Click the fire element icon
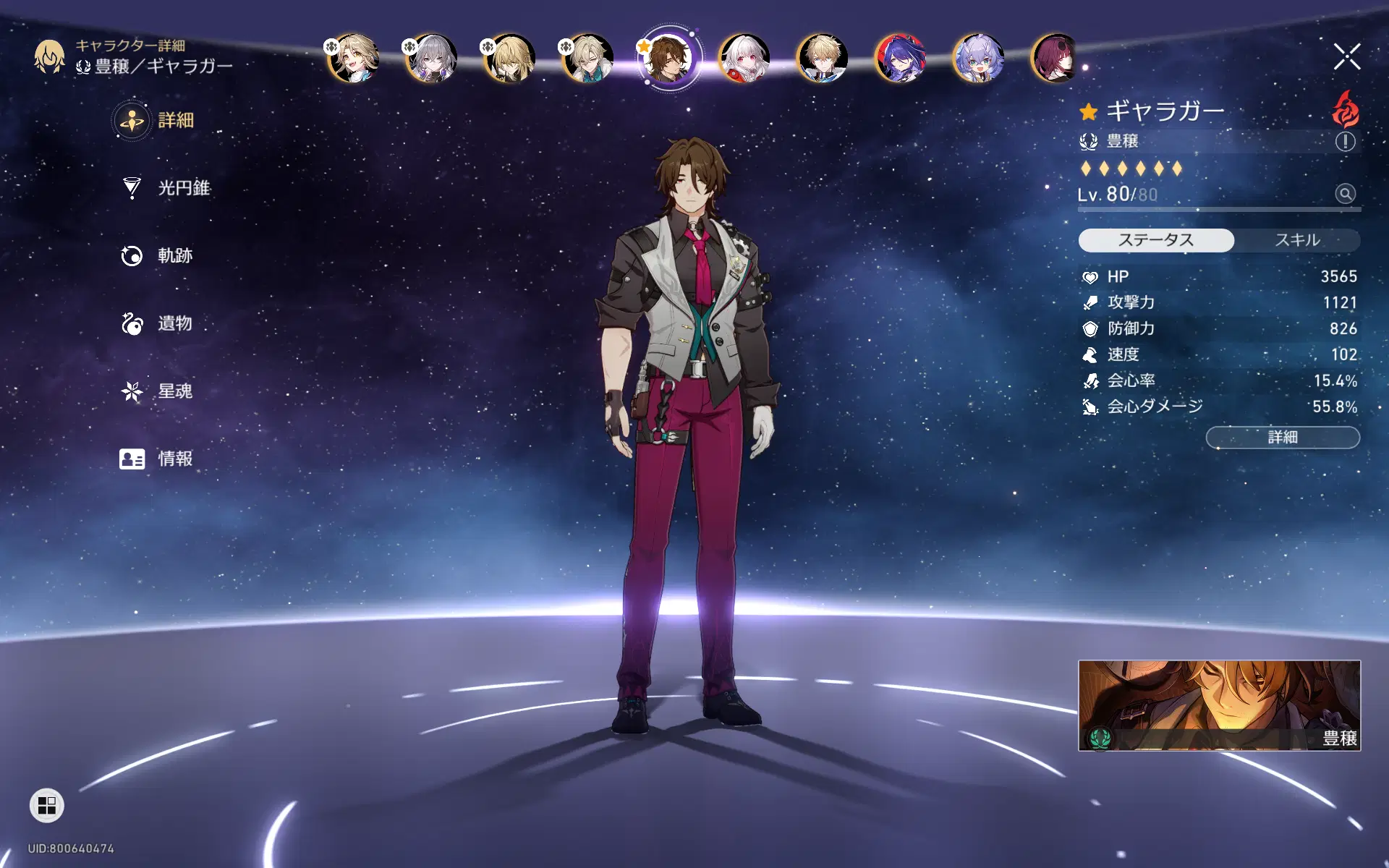 [1345, 109]
